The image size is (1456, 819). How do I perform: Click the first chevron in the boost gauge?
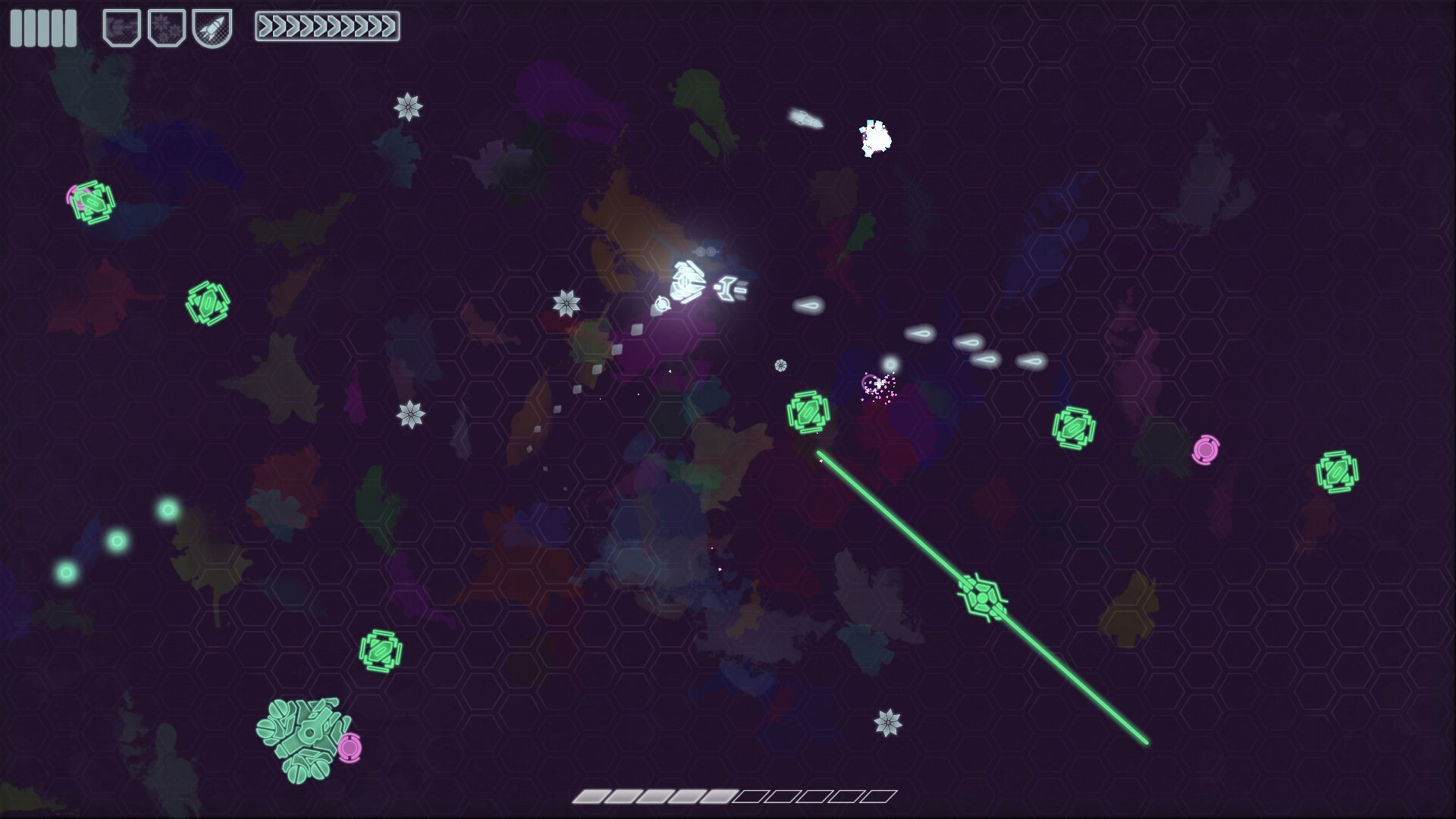[266, 27]
